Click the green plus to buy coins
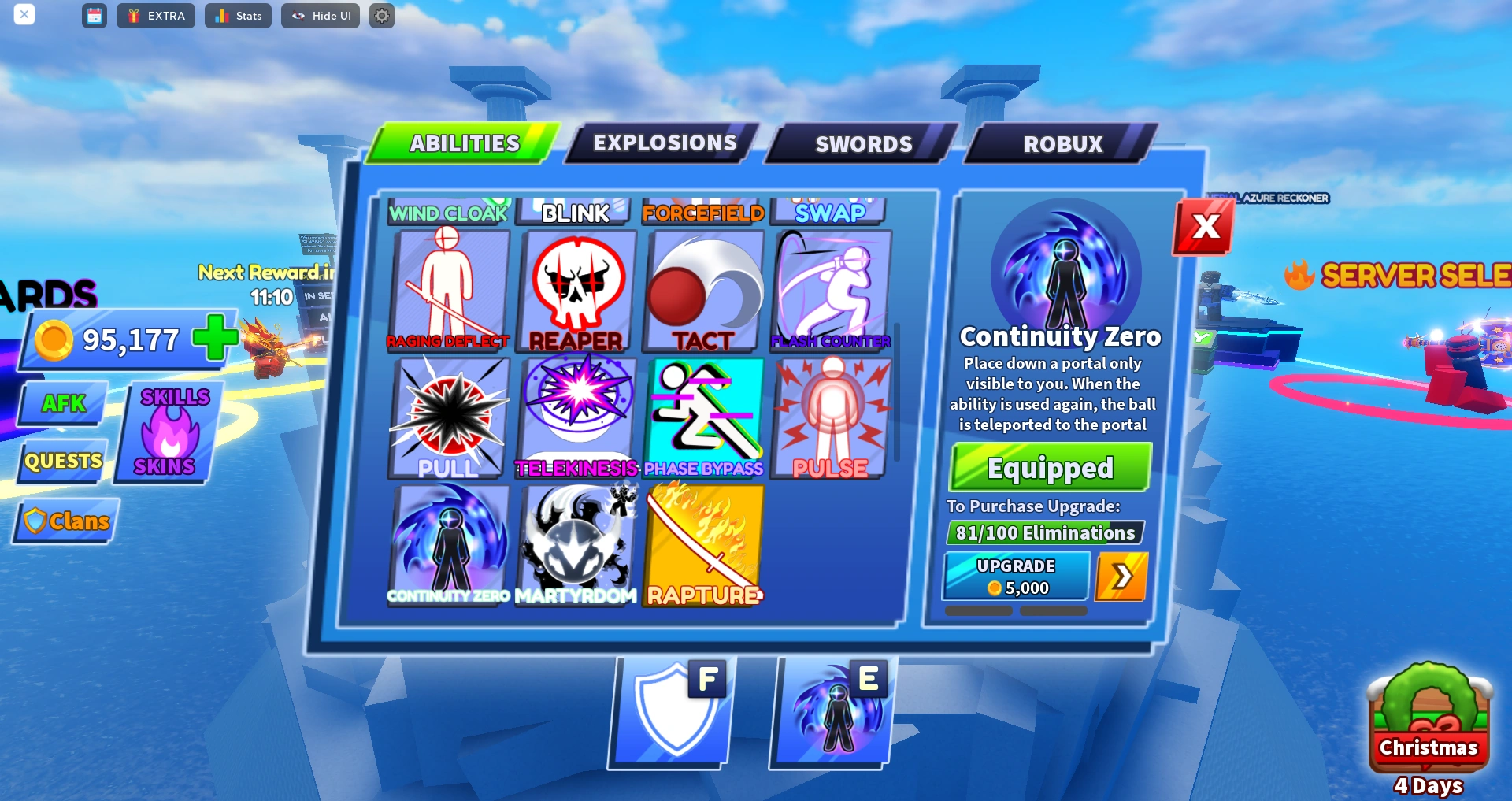The height and width of the screenshot is (801, 1512). tap(214, 339)
